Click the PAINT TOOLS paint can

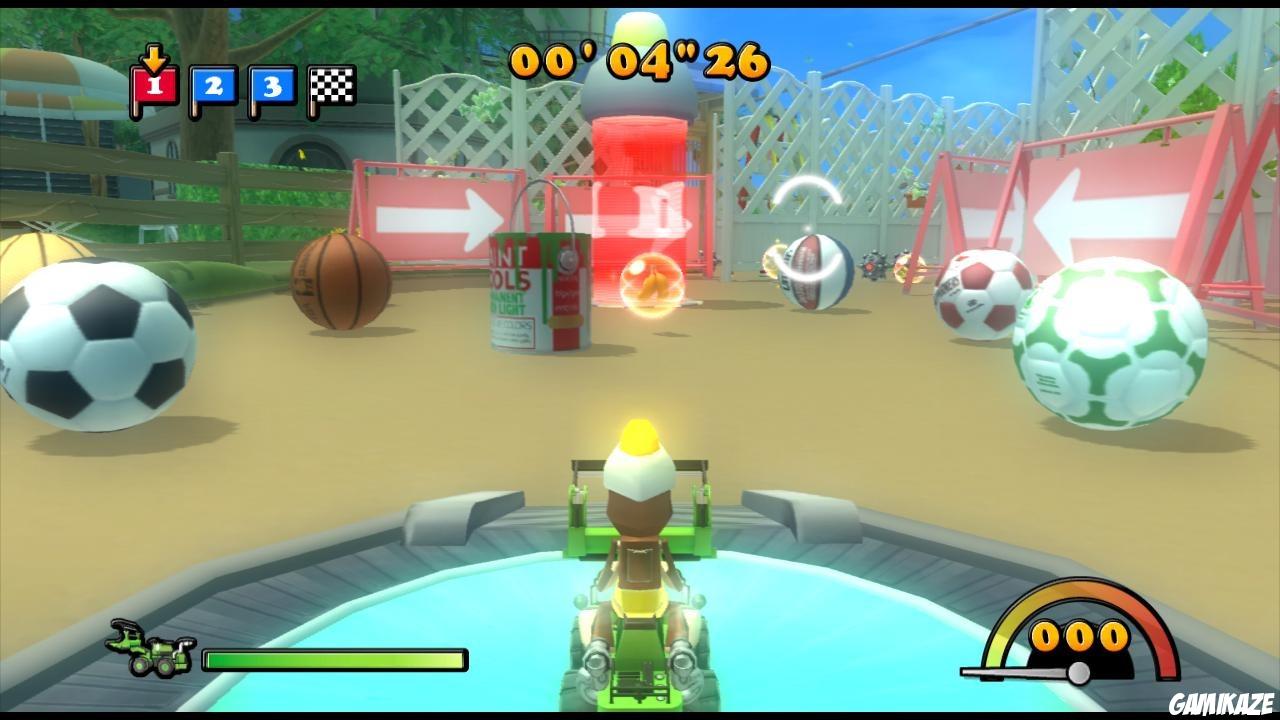[x=540, y=290]
